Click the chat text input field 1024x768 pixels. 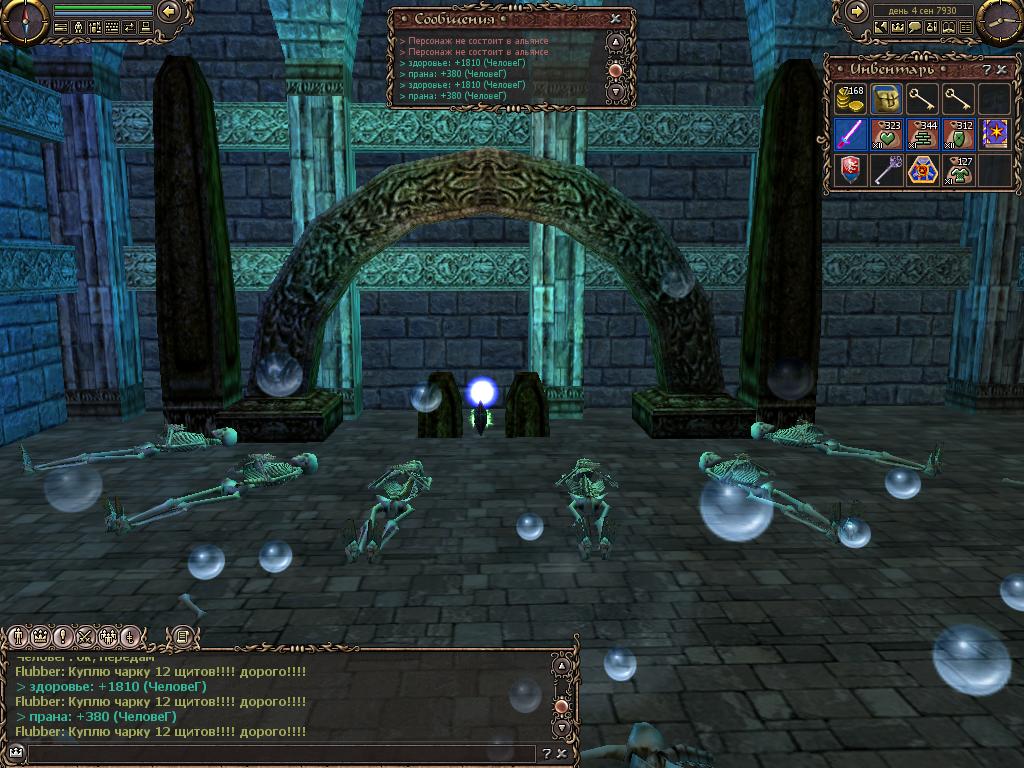pos(282,754)
